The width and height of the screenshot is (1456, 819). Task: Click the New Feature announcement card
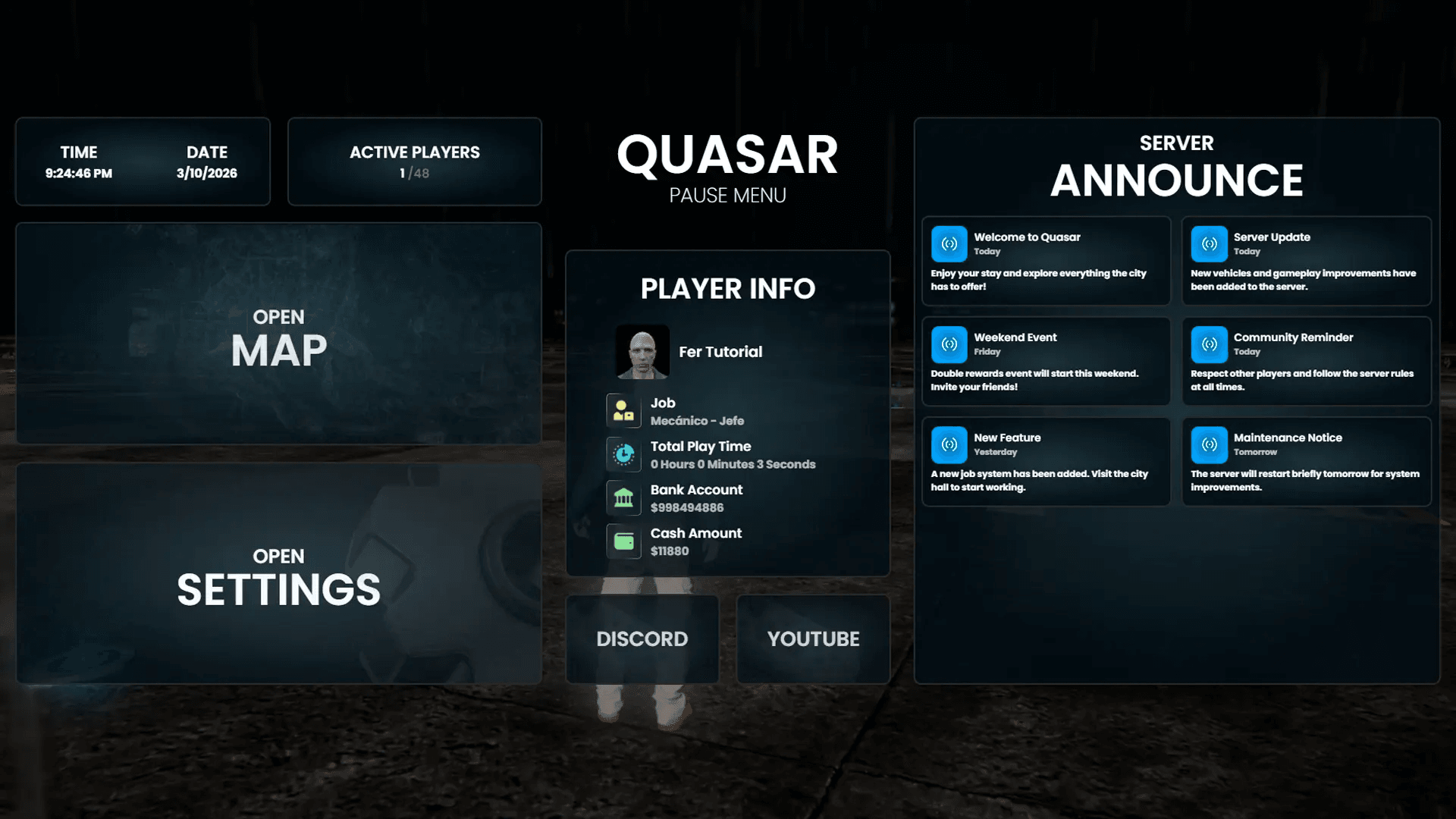pyautogui.click(x=1046, y=460)
